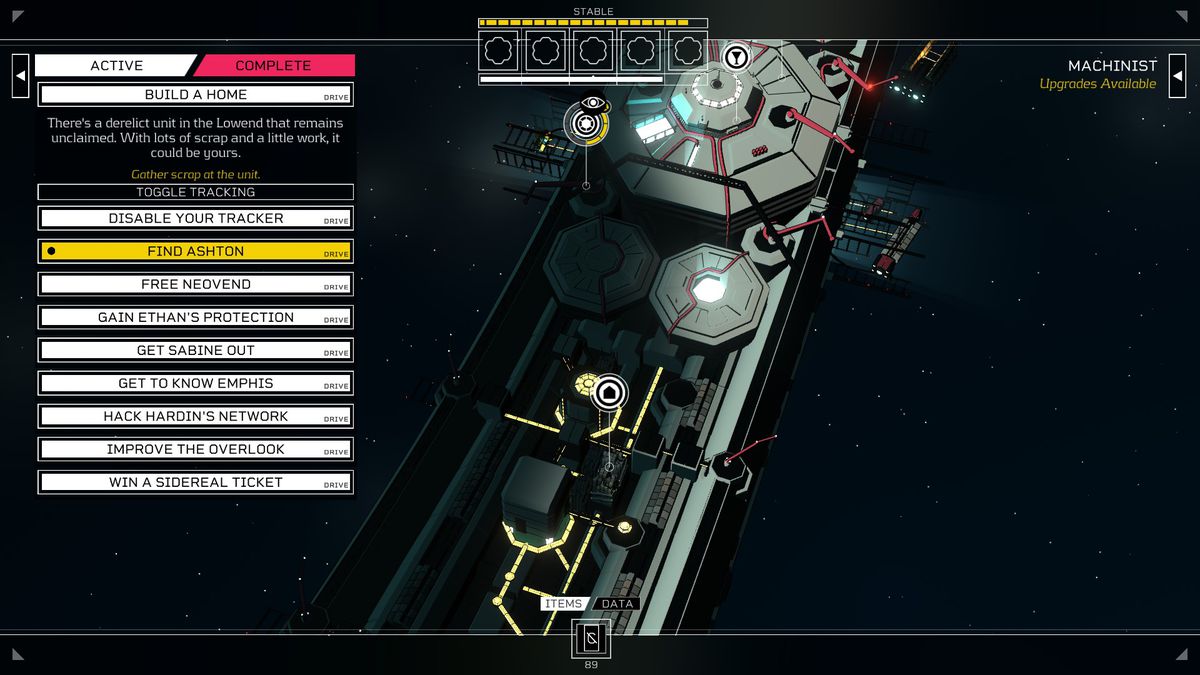Select the cocktail glass bar marker
Image resolution: width=1200 pixels, height=675 pixels.
[x=736, y=57]
